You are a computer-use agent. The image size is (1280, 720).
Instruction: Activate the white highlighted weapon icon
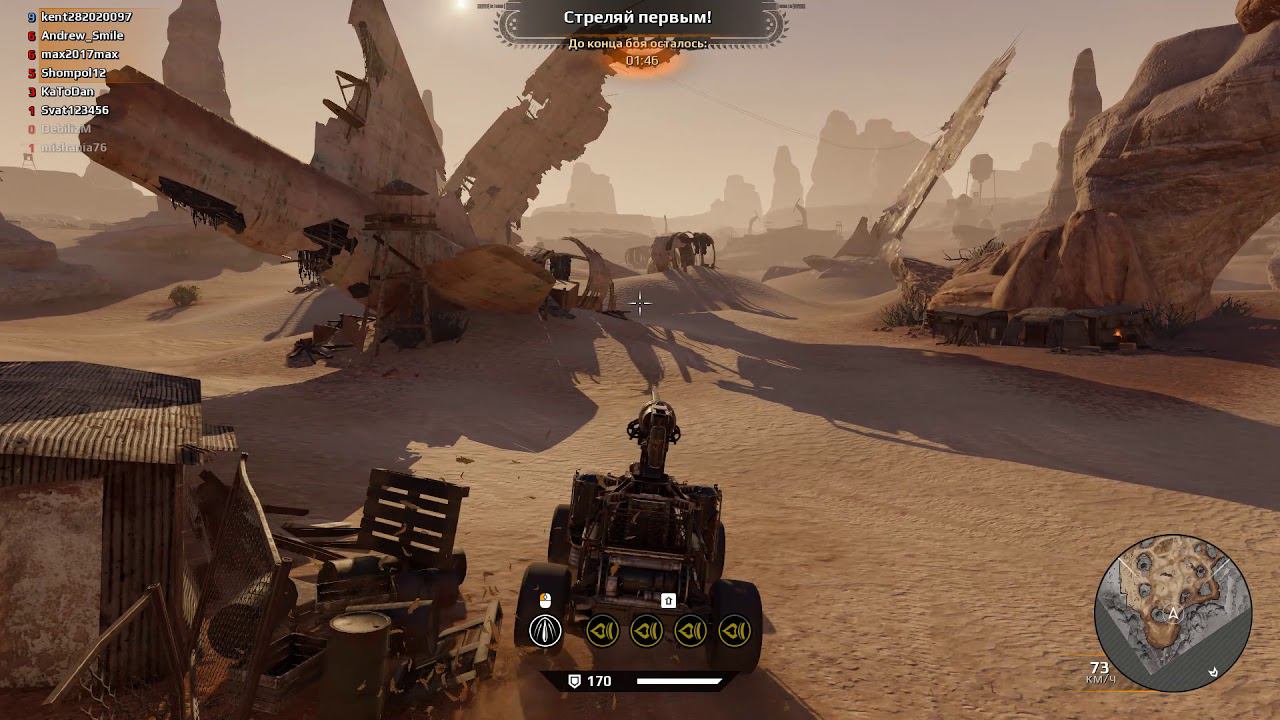(545, 631)
